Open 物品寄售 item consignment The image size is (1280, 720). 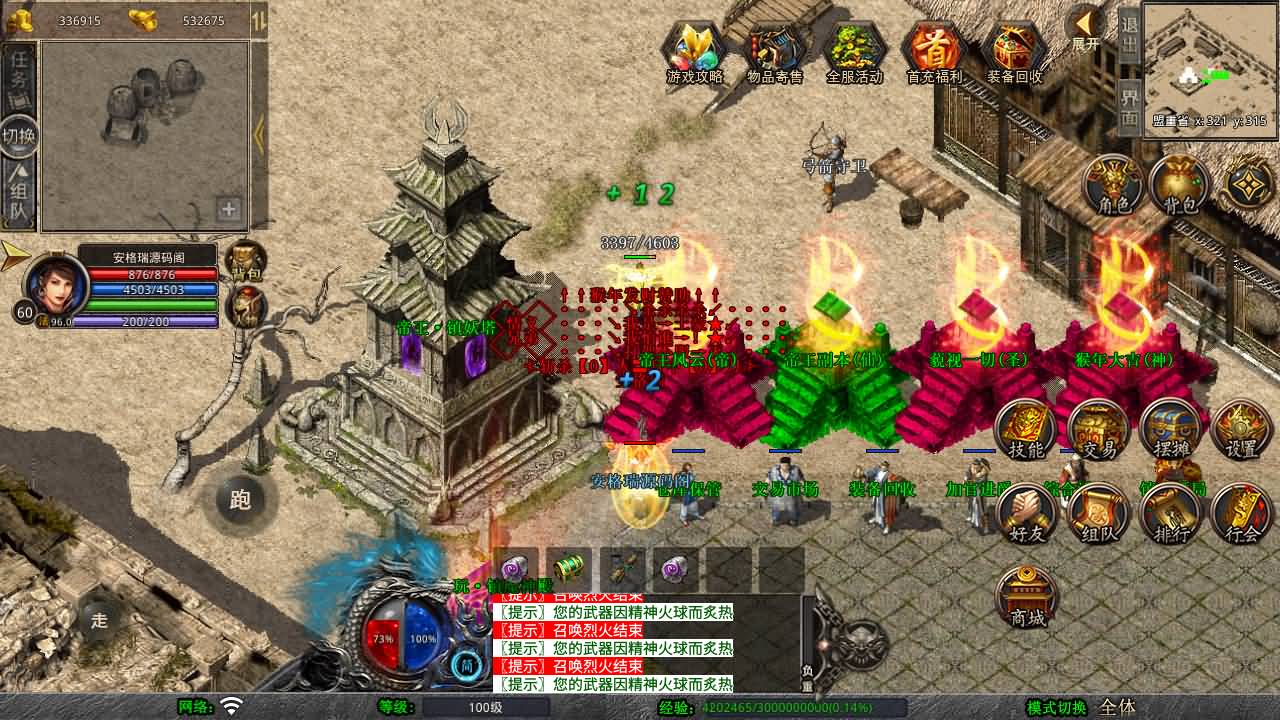[x=775, y=52]
